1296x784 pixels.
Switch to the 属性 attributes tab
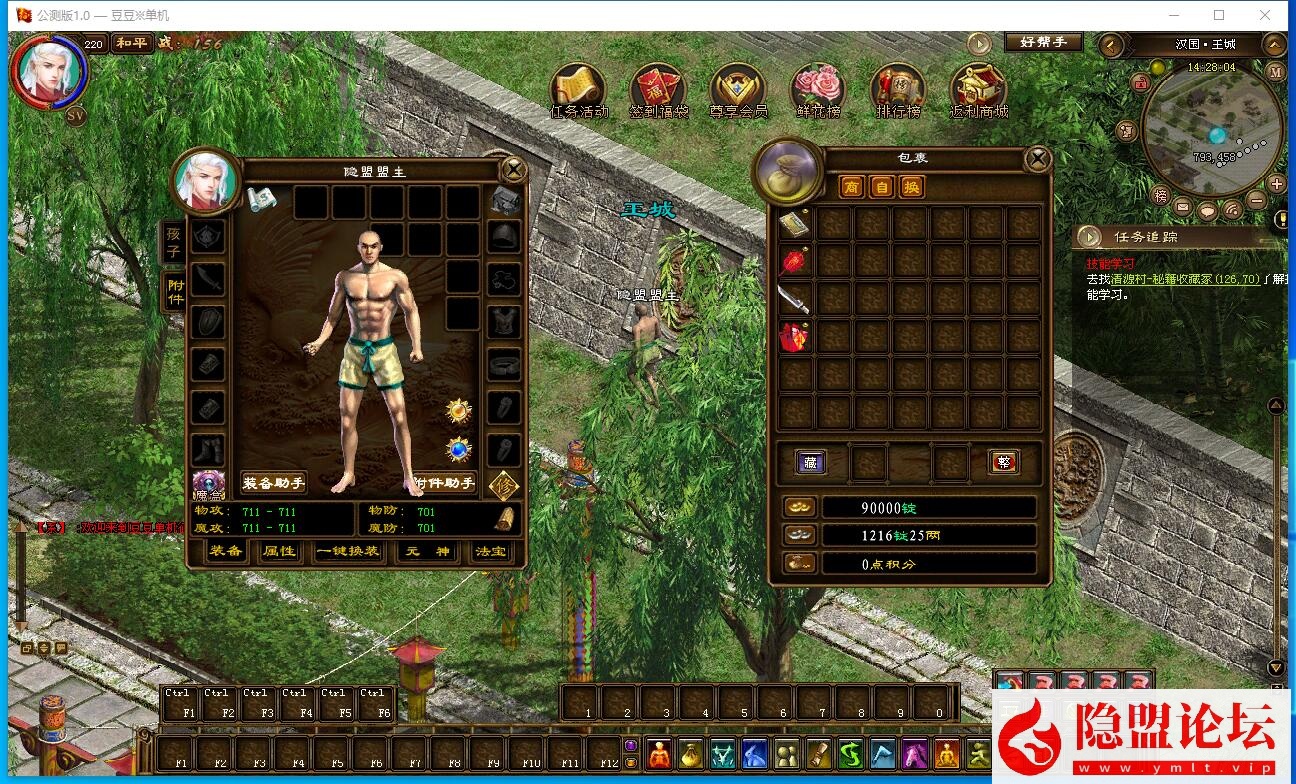(278, 551)
